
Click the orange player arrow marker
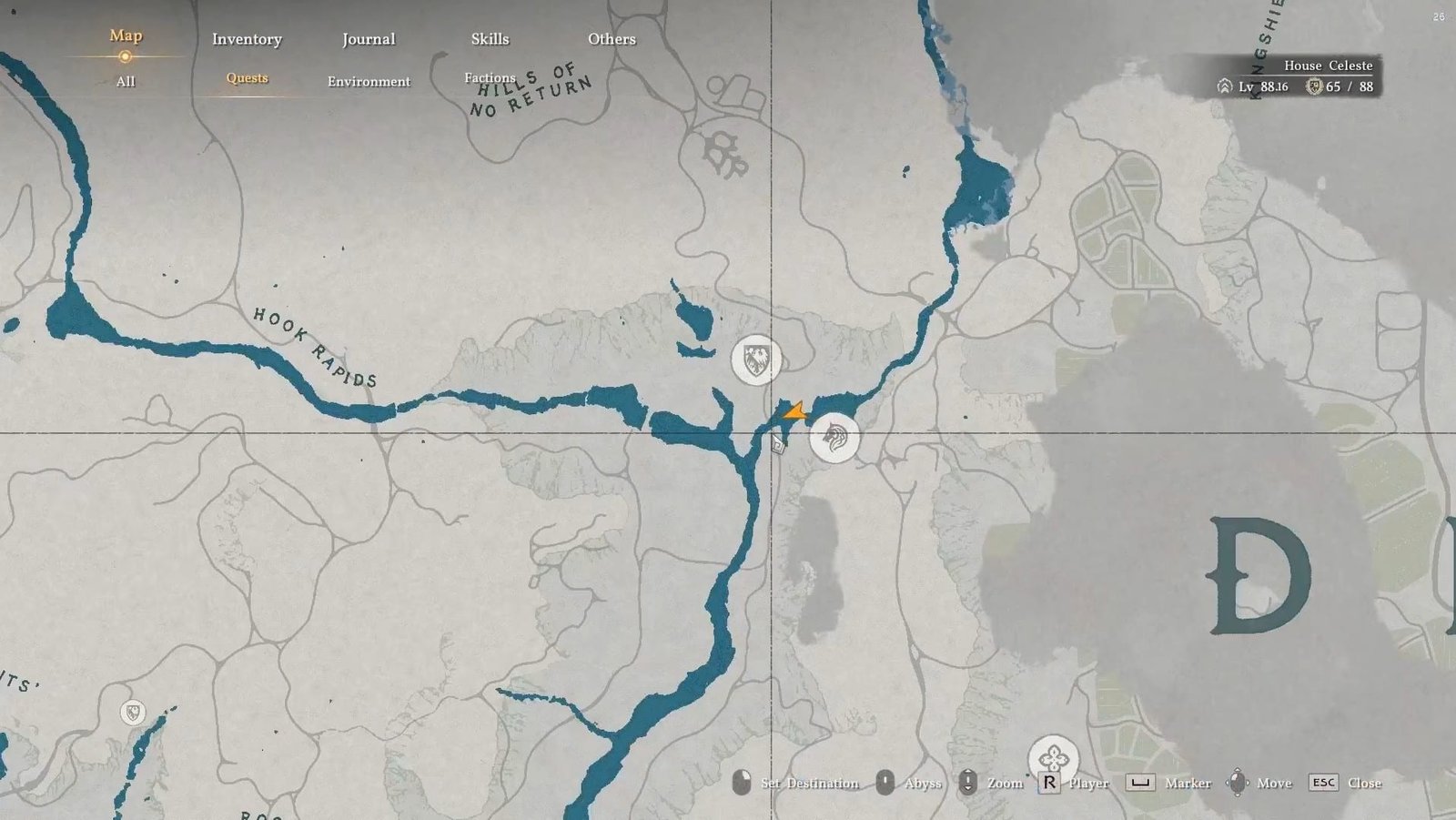tap(795, 412)
